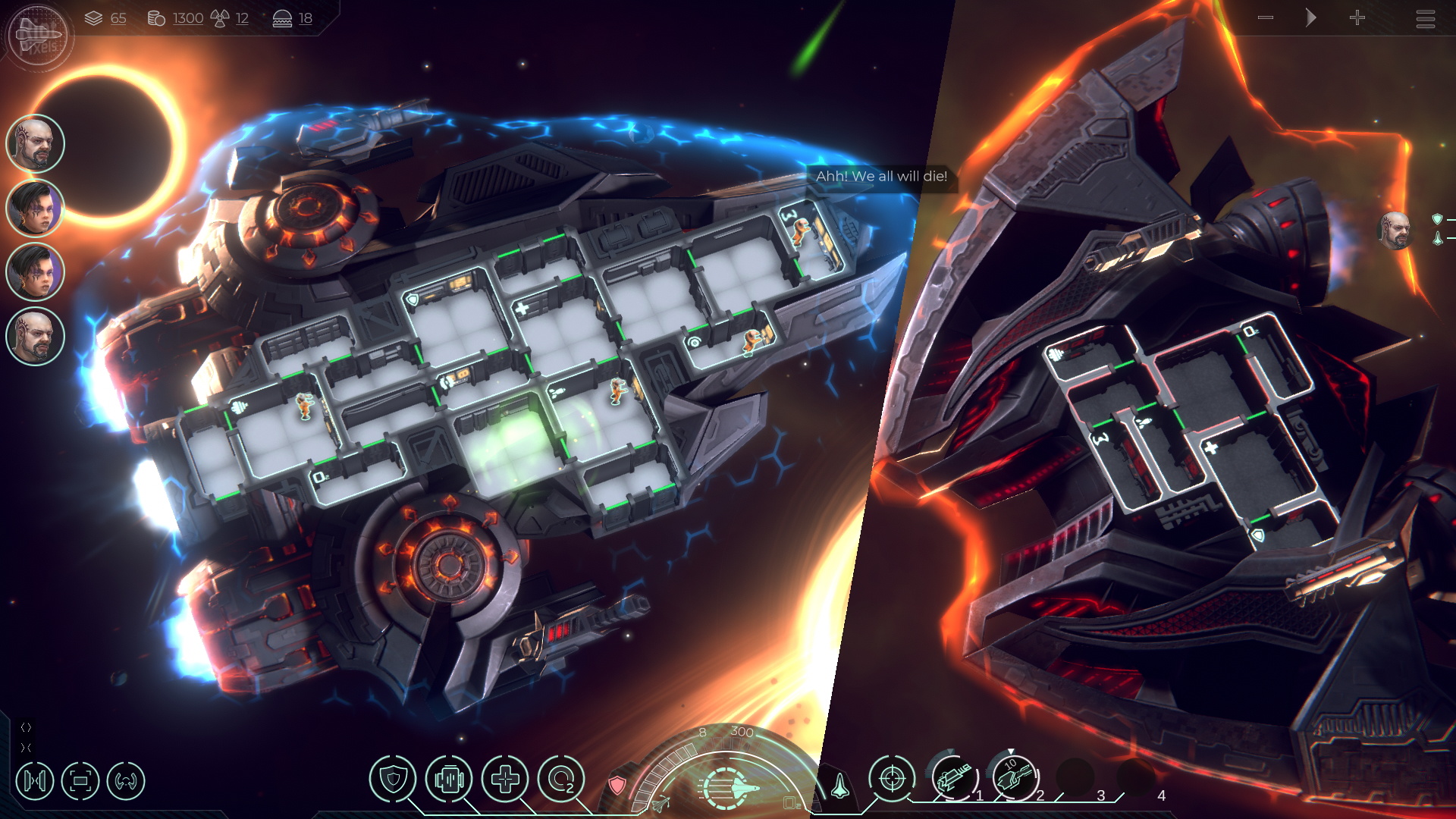Image resolution: width=1456 pixels, height=819 pixels.
Task: Select the shield system button
Action: 392,779
